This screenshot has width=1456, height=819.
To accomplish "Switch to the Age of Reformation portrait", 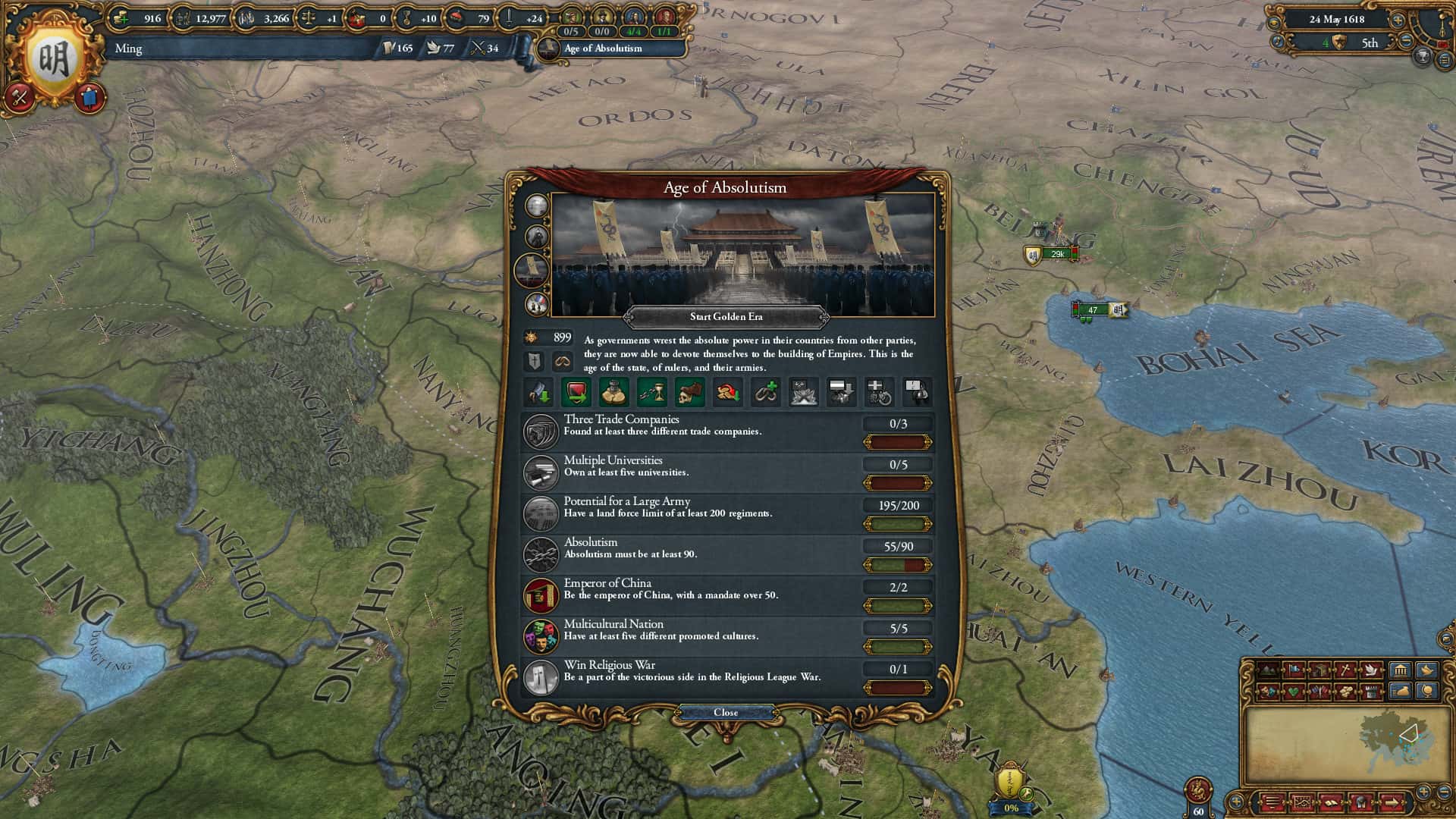I will click(535, 237).
